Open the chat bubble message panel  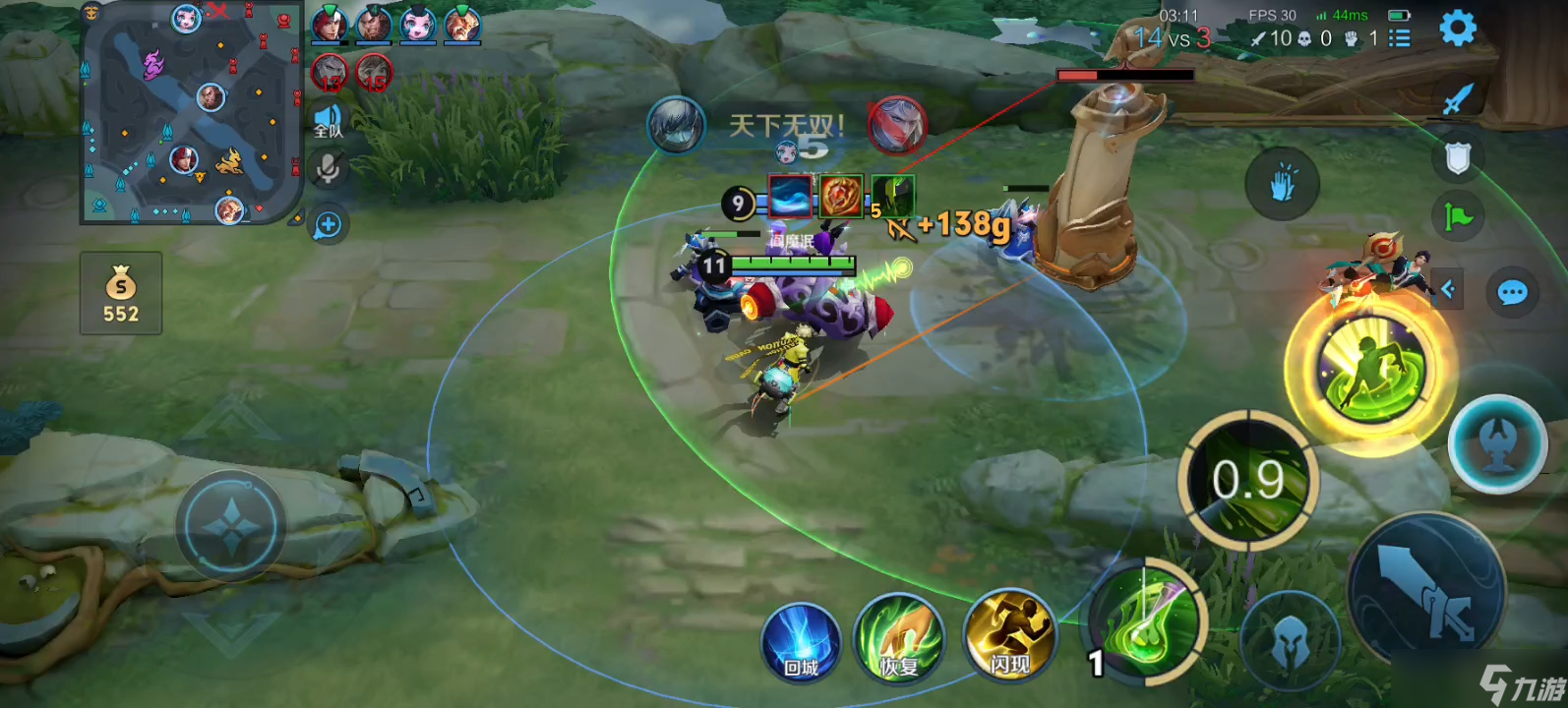[1512, 290]
